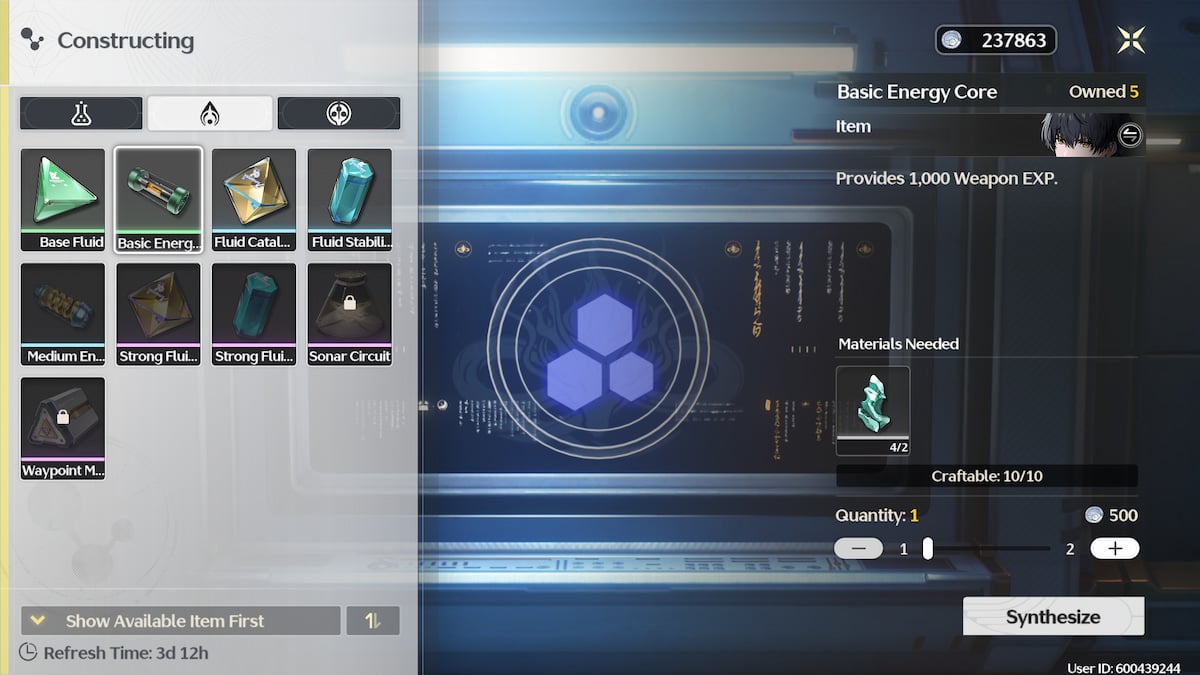Toggle the sort order arrows button
Screen dimensions: 1200x675
coord(373,621)
